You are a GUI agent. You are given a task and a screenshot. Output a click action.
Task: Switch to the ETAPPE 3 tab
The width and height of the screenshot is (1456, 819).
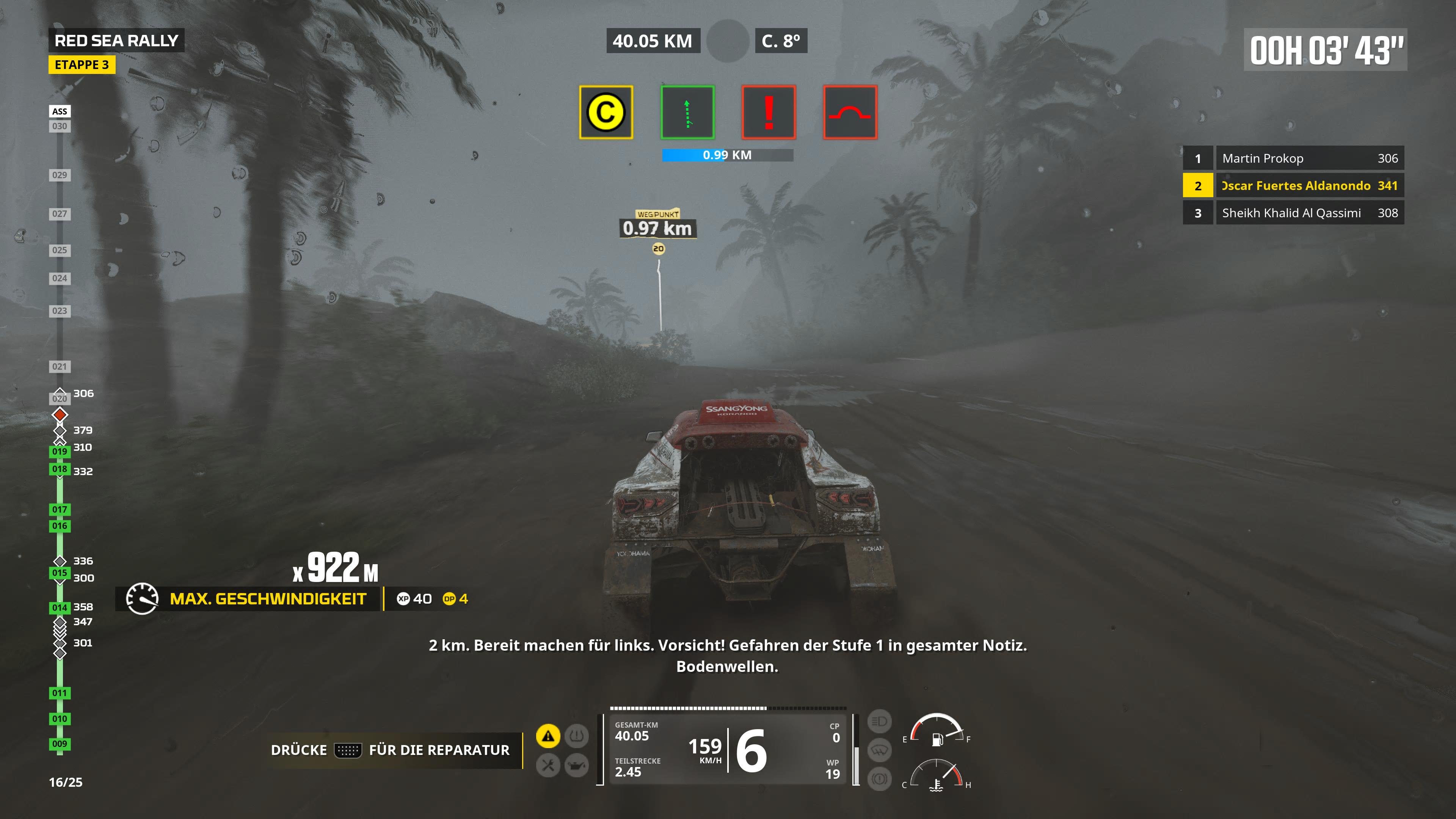pos(83,65)
